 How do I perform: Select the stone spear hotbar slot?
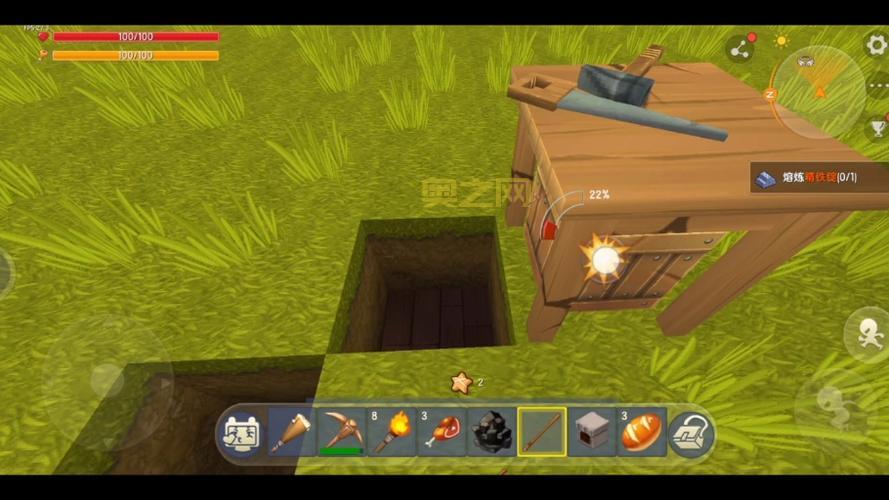tap(291, 432)
